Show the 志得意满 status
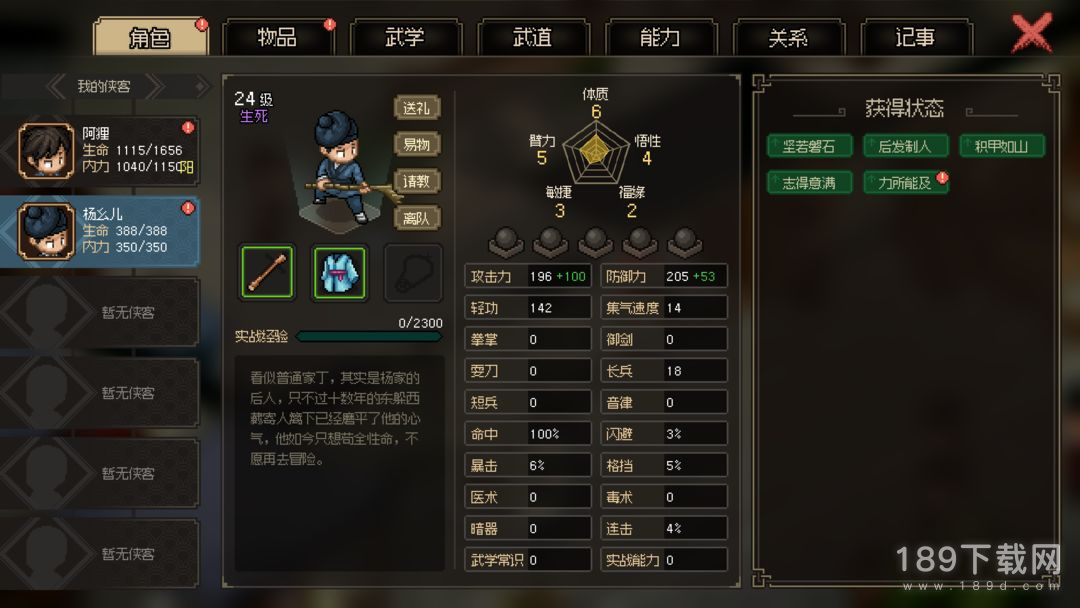The width and height of the screenshot is (1080, 608). pos(808,182)
